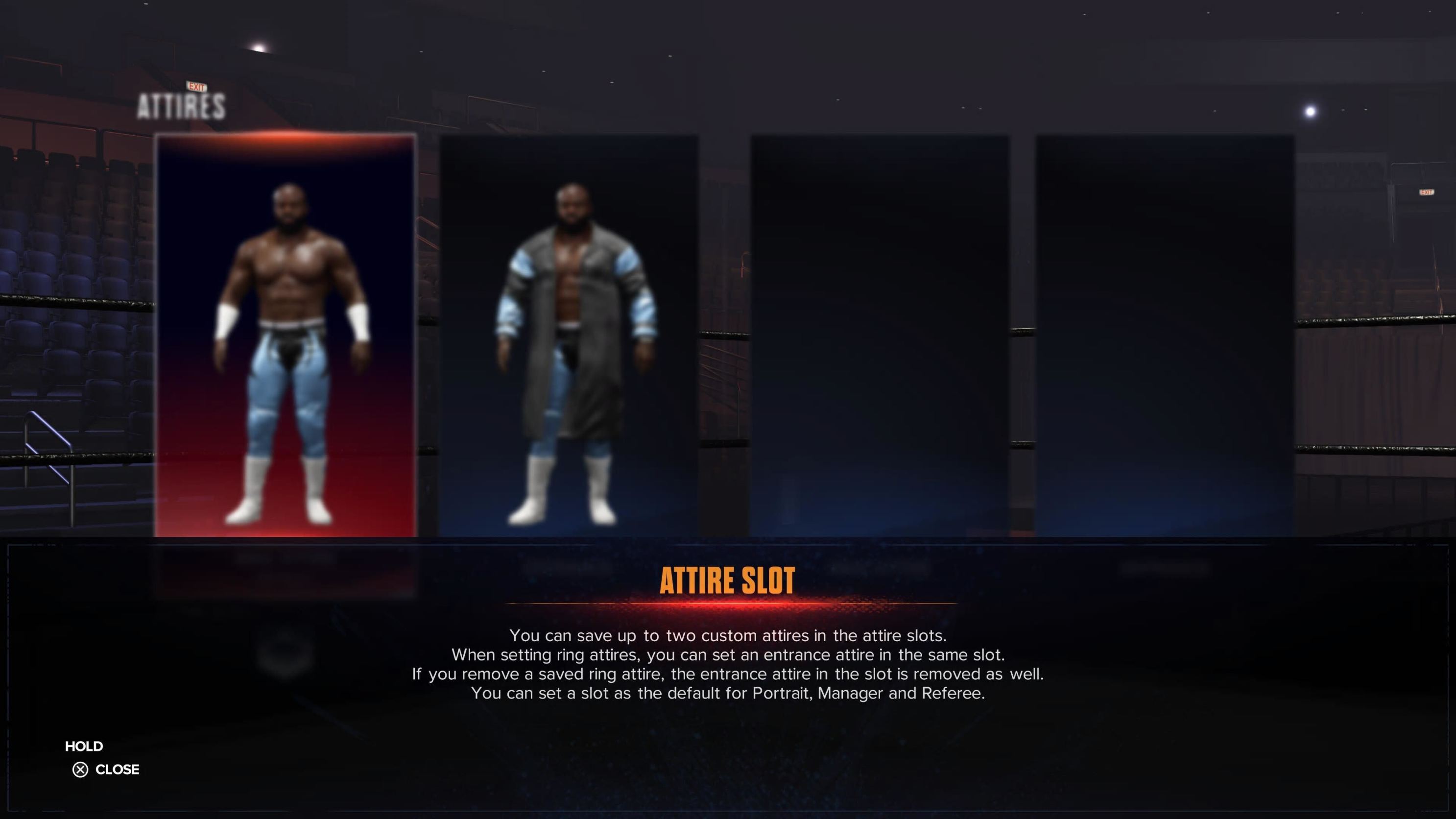Click the HOLD instruction text
The image size is (1456, 819).
[x=84, y=746]
